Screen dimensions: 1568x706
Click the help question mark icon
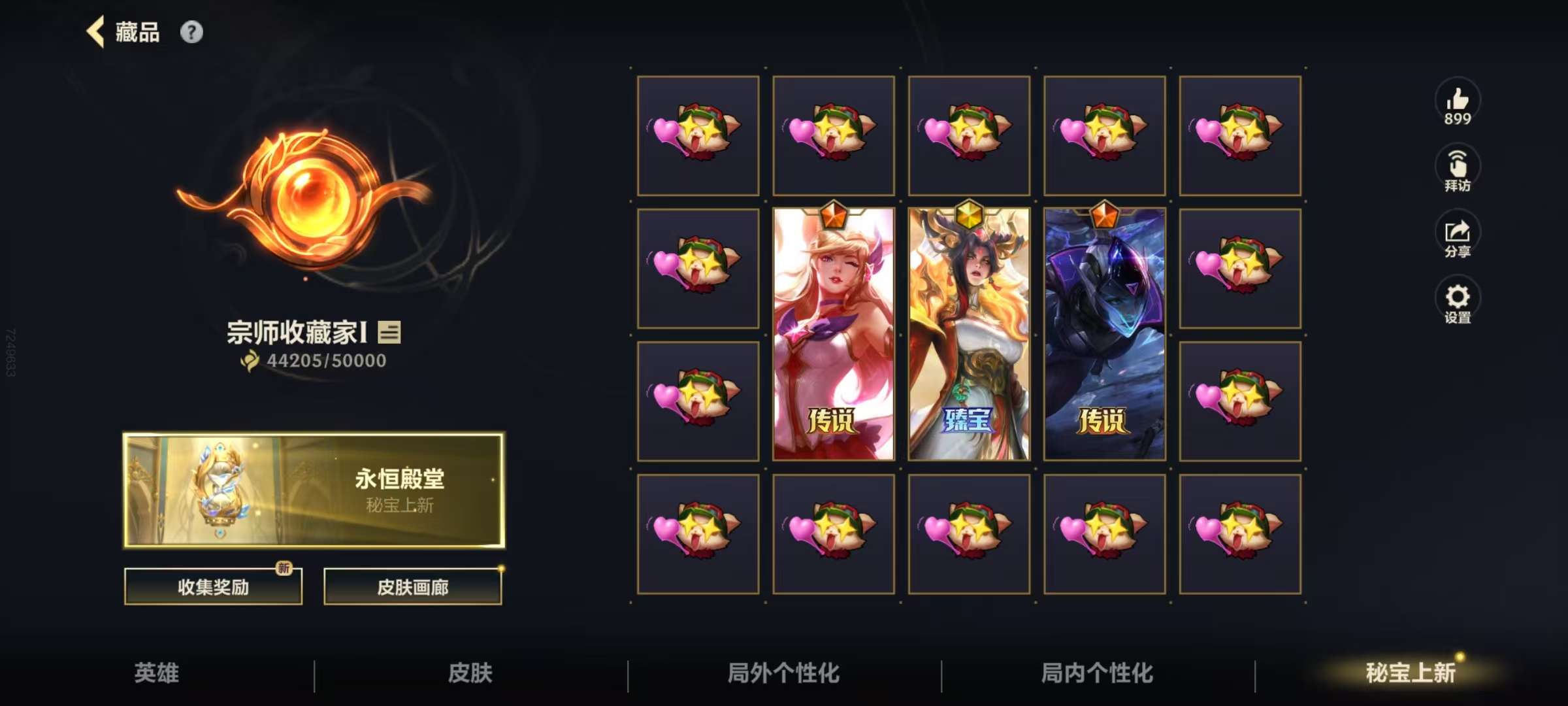(x=191, y=31)
